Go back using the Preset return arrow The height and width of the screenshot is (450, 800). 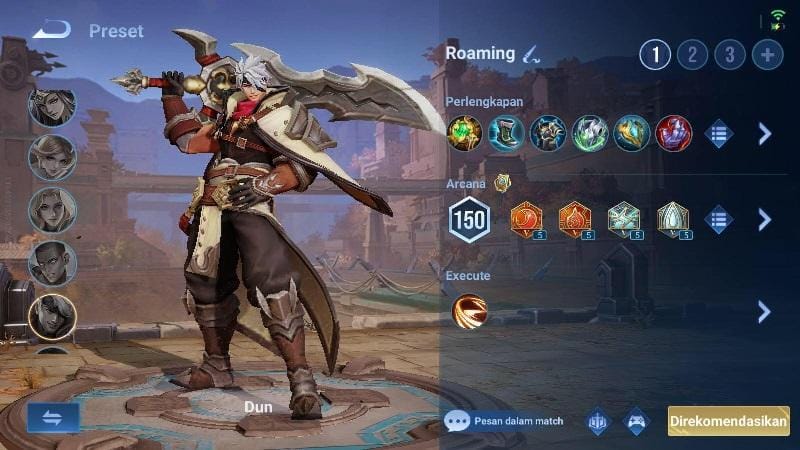pos(51,30)
